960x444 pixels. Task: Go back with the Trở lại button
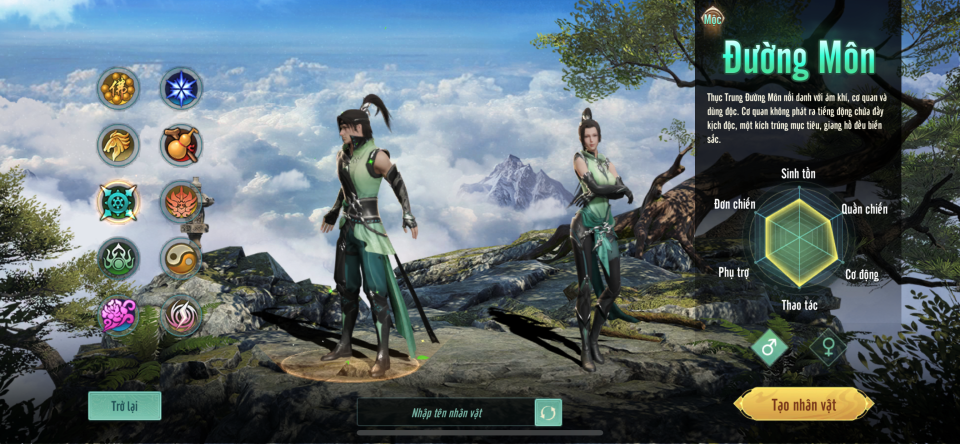pos(124,405)
